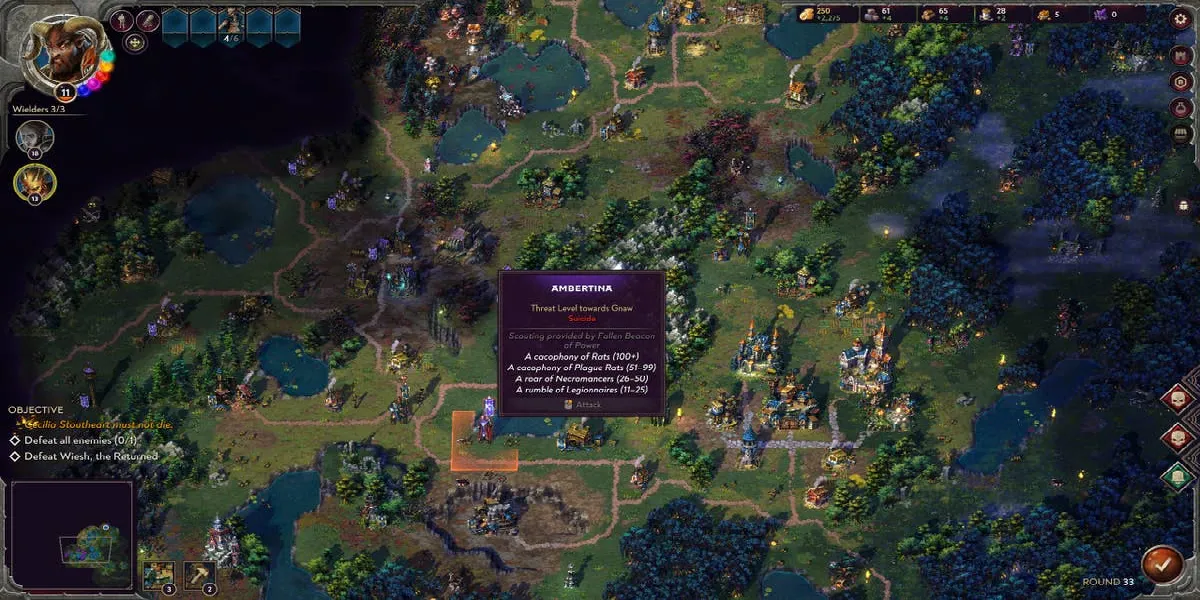Click the gold resource counter

click(x=820, y=14)
